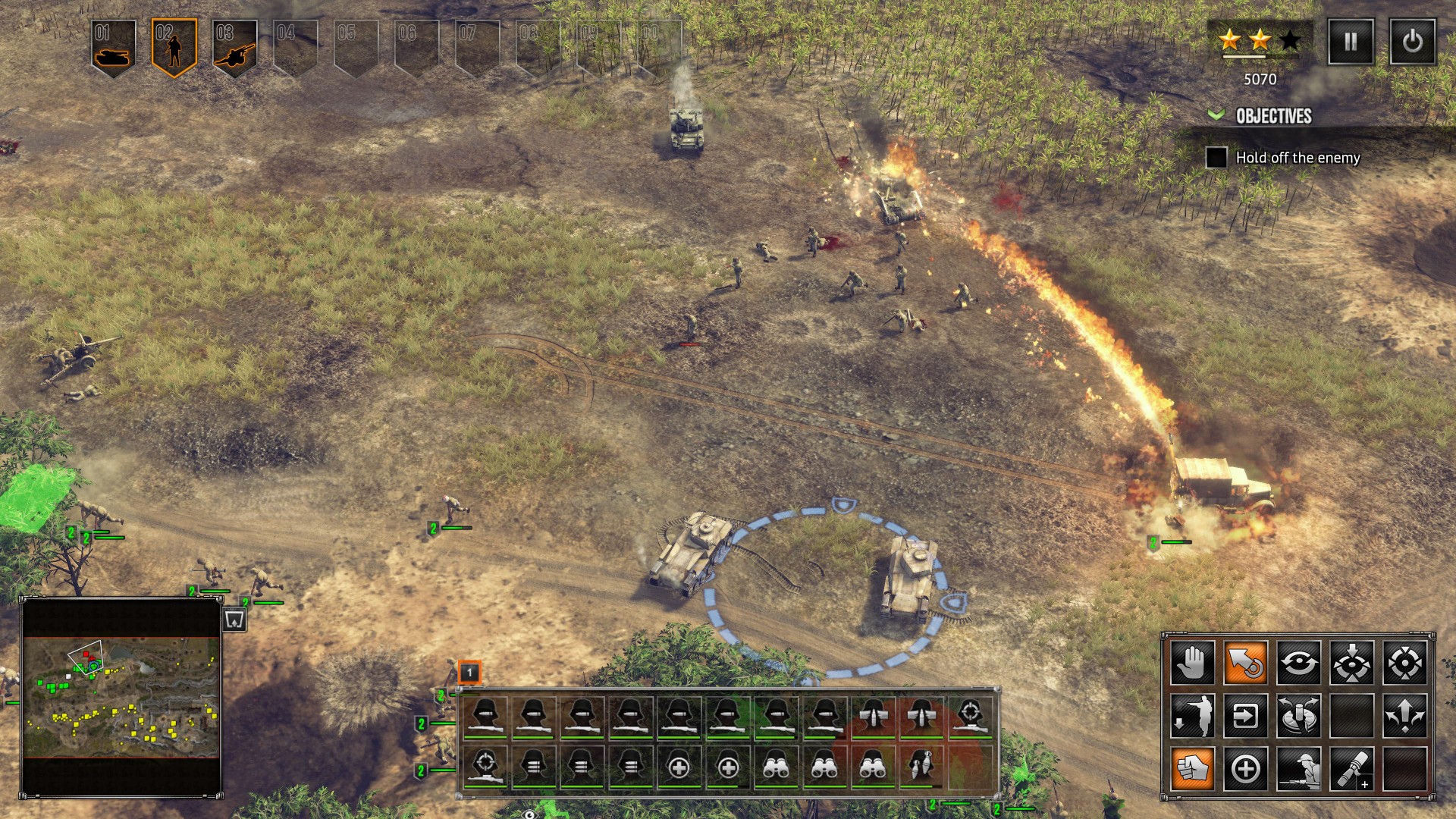Select the infantry group 02 badge

(174, 47)
